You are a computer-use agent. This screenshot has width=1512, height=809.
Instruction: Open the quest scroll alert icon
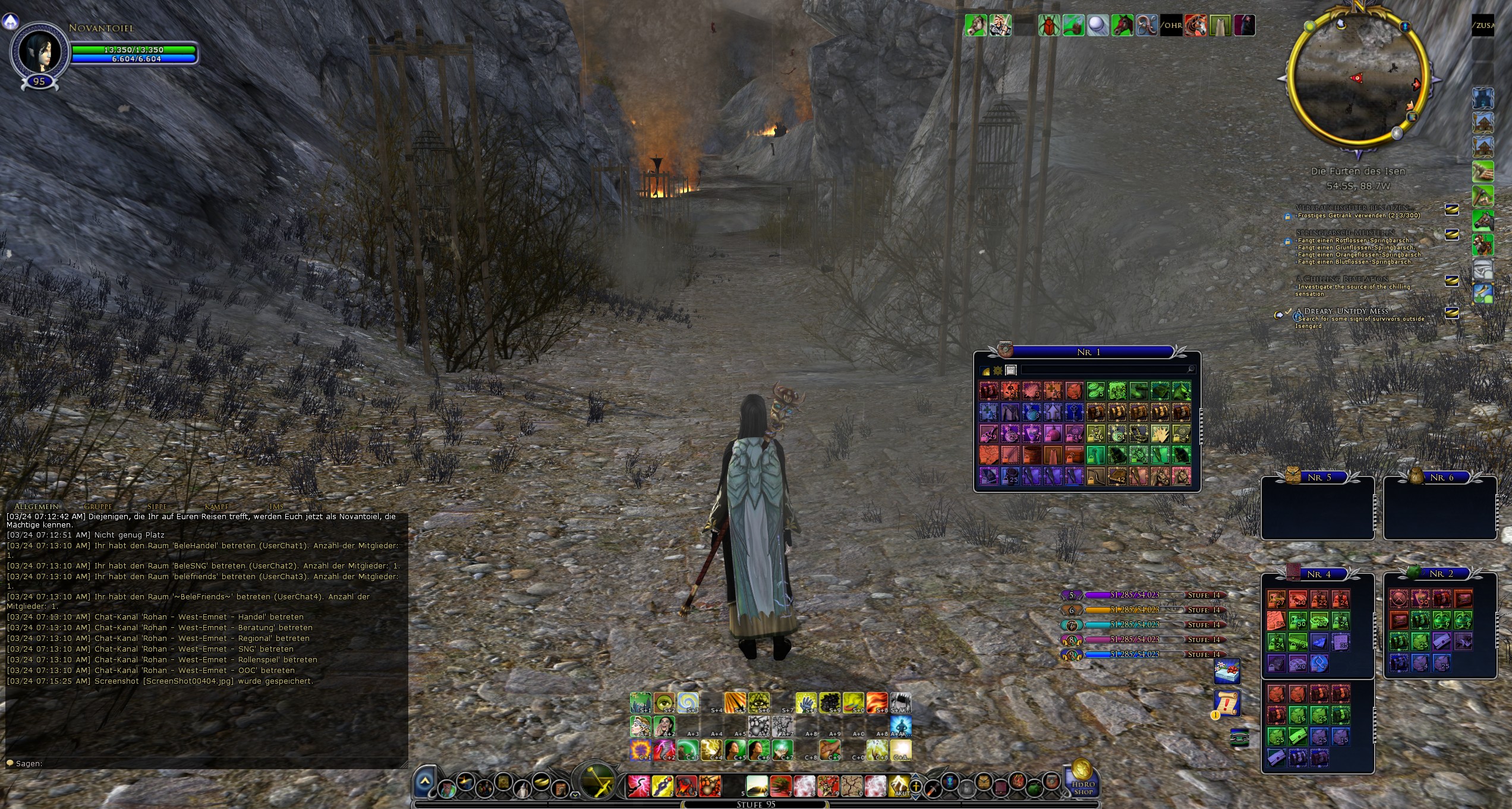1227,703
